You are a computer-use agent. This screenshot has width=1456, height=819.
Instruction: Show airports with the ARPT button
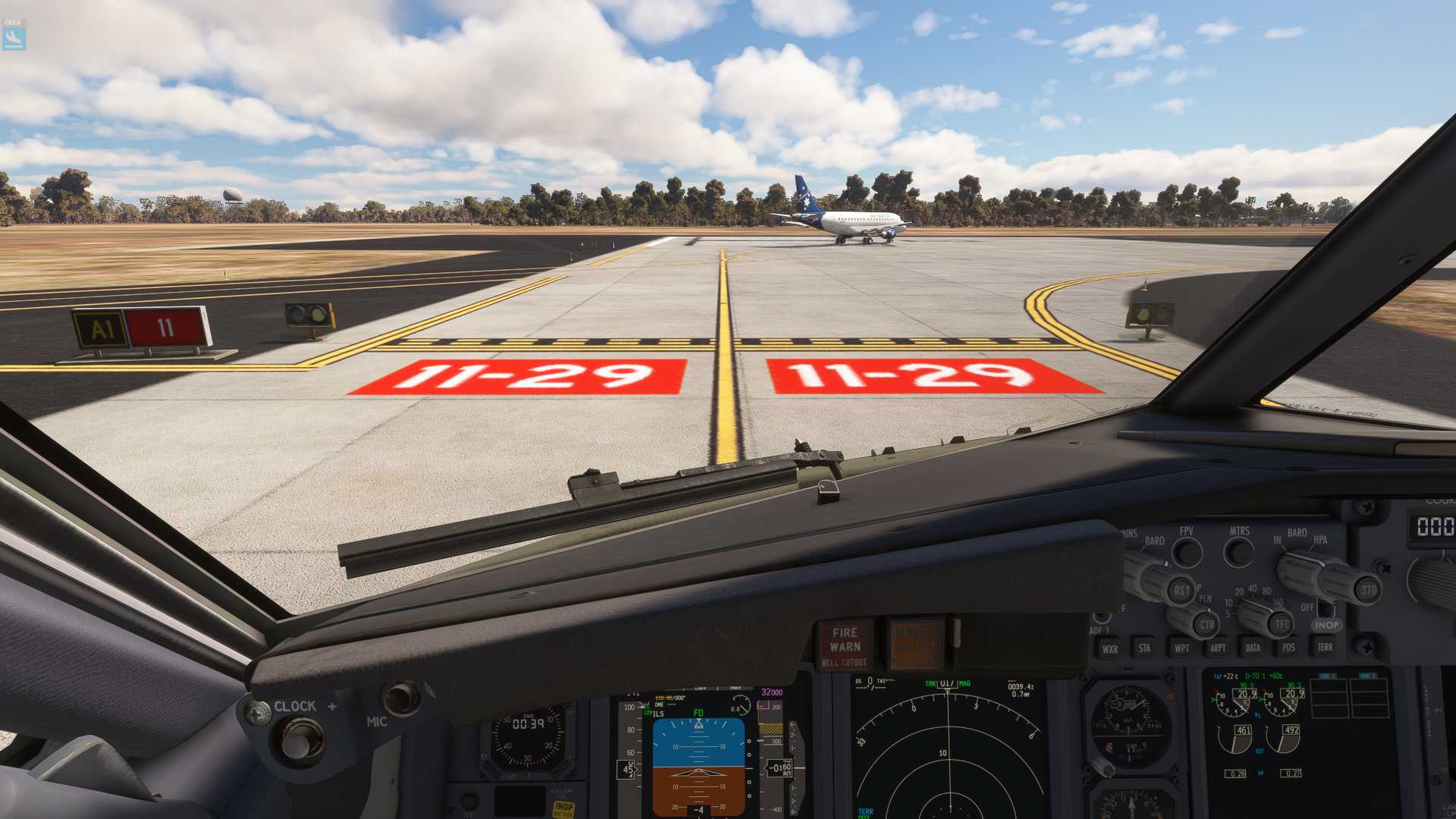click(x=1218, y=648)
